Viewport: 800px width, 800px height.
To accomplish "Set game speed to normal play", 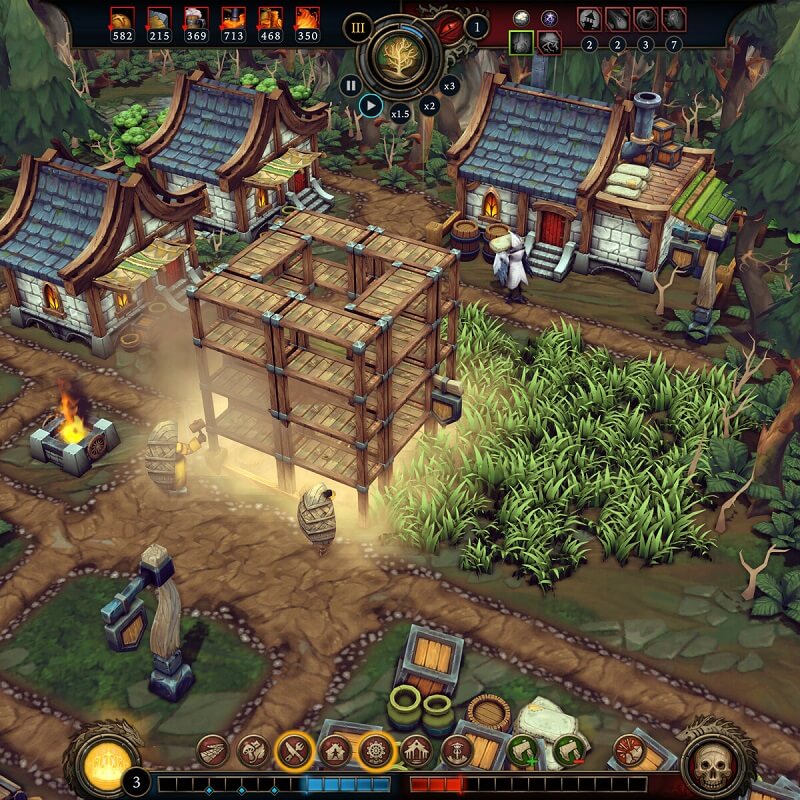I will (370, 103).
